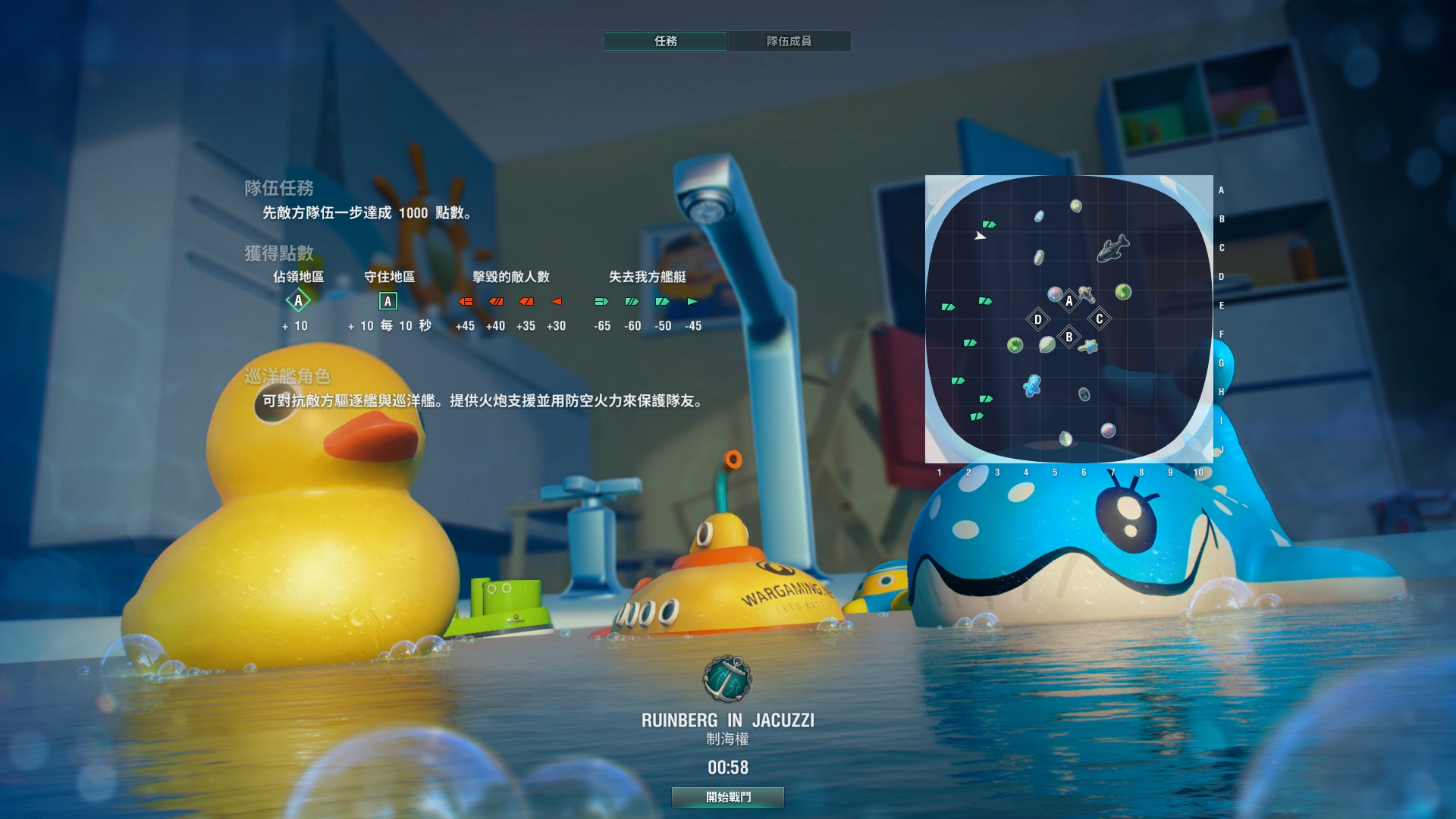This screenshot has height=819, width=1456.
Task: Select capture point A on the minimap
Action: (x=1069, y=301)
